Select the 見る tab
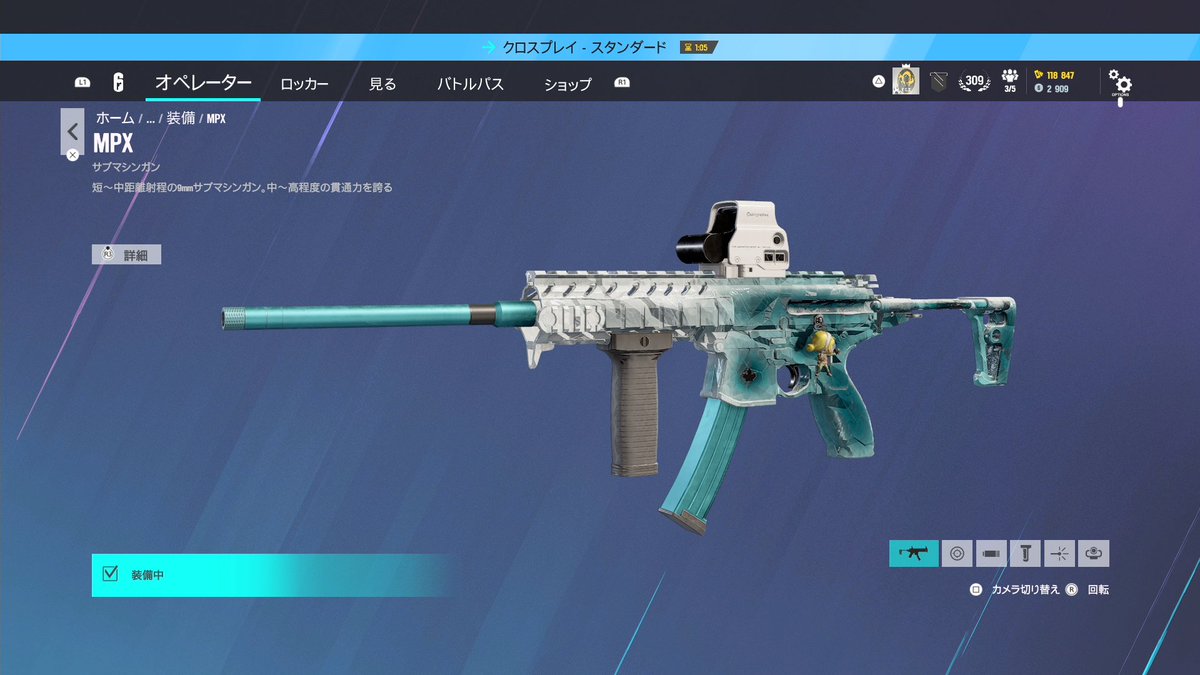This screenshot has height=675, width=1200. pos(382,84)
